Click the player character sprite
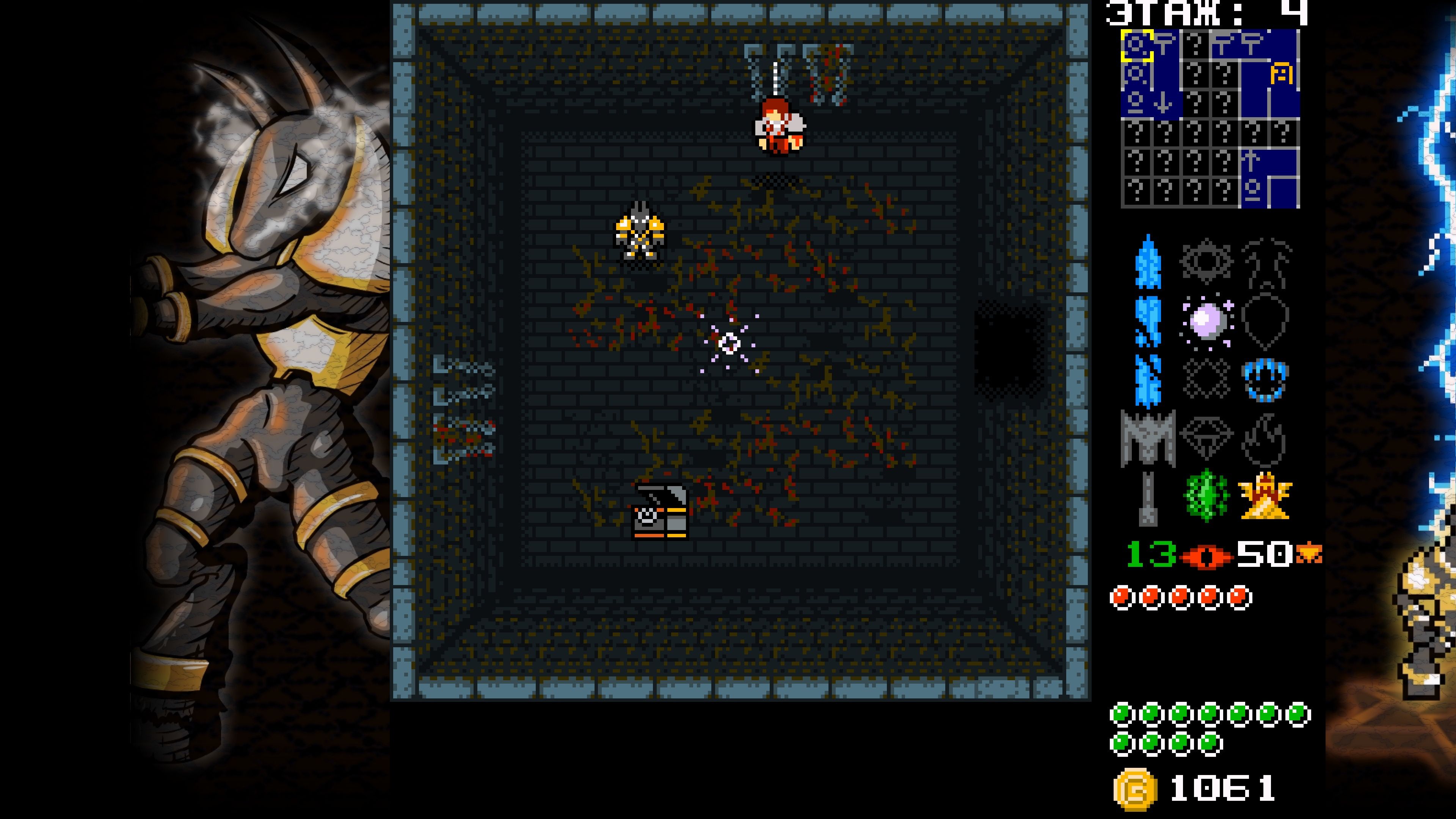This screenshot has height=819, width=1456. point(779,127)
